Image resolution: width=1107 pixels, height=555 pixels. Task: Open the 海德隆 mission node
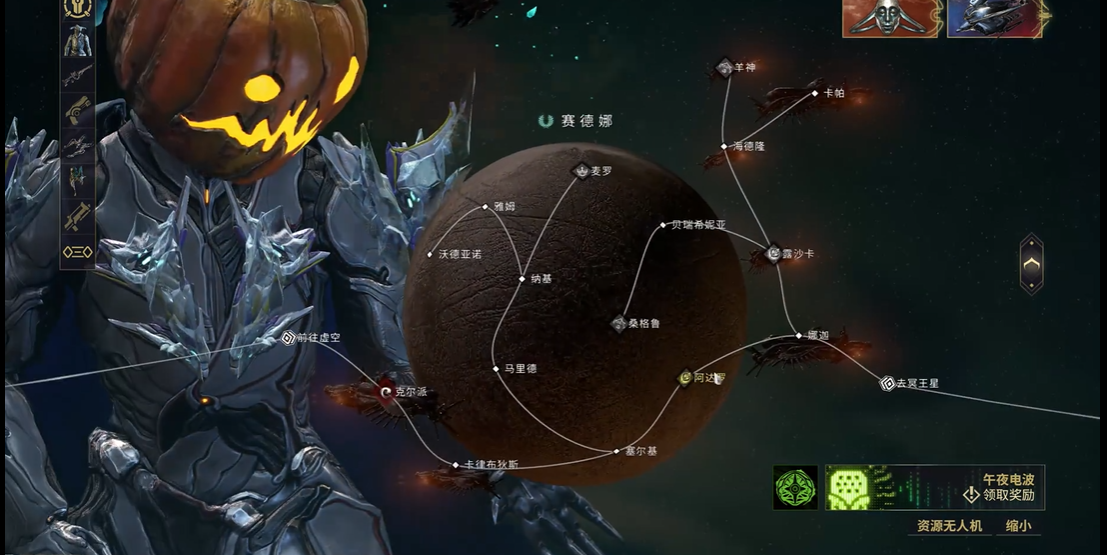[724, 147]
